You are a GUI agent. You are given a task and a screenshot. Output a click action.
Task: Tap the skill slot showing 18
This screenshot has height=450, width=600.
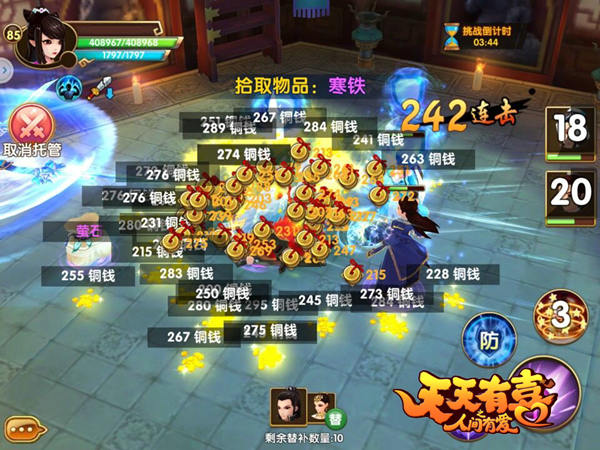(568, 132)
